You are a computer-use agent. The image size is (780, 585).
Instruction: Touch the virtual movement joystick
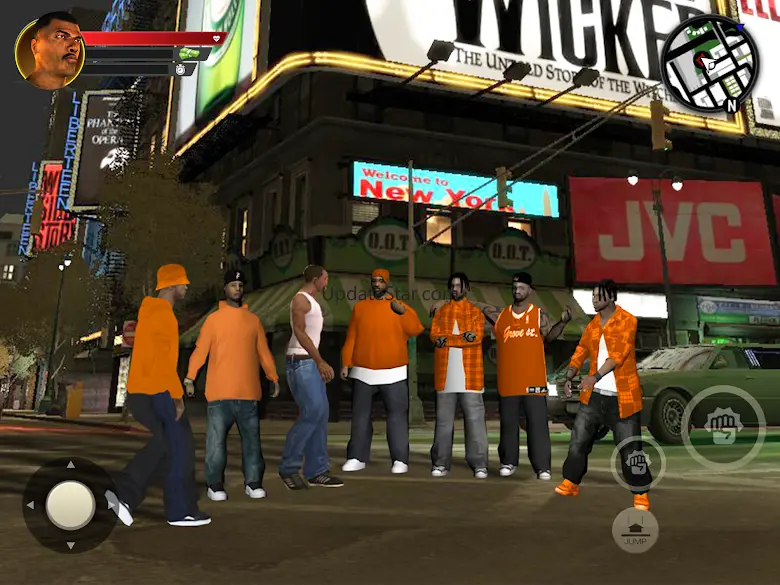click(x=70, y=504)
